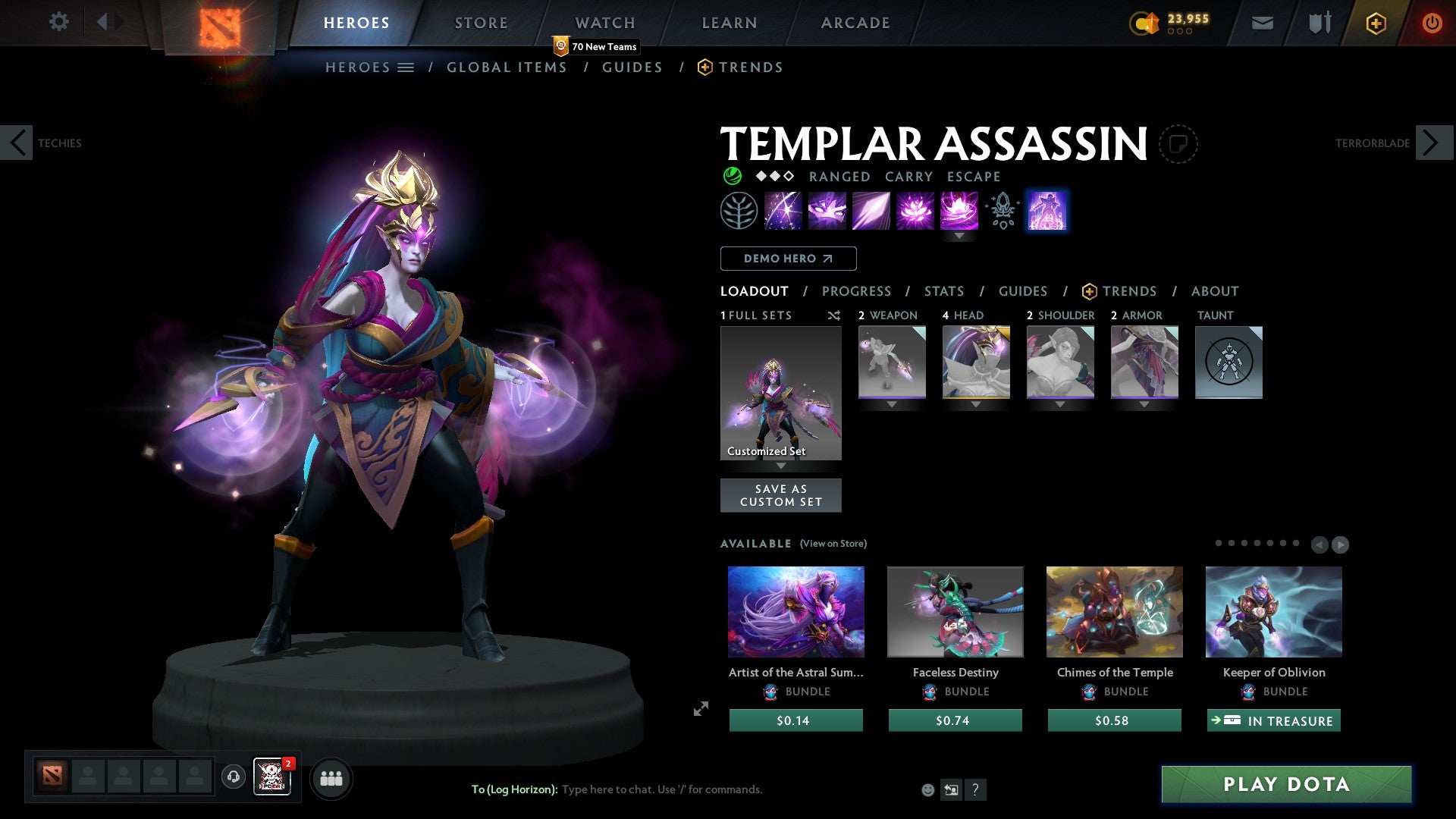Select the Meld ability icon
Viewport: 1456px width, 819px height.
tap(826, 211)
